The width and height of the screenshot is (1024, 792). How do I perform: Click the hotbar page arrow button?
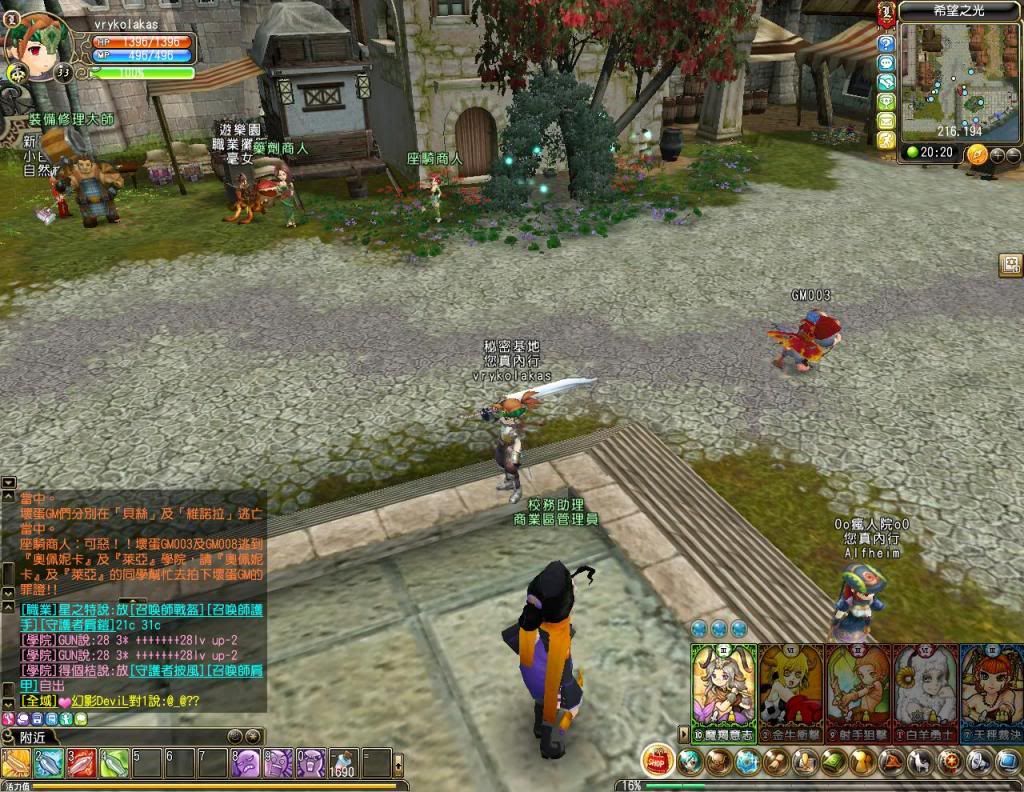[399, 764]
